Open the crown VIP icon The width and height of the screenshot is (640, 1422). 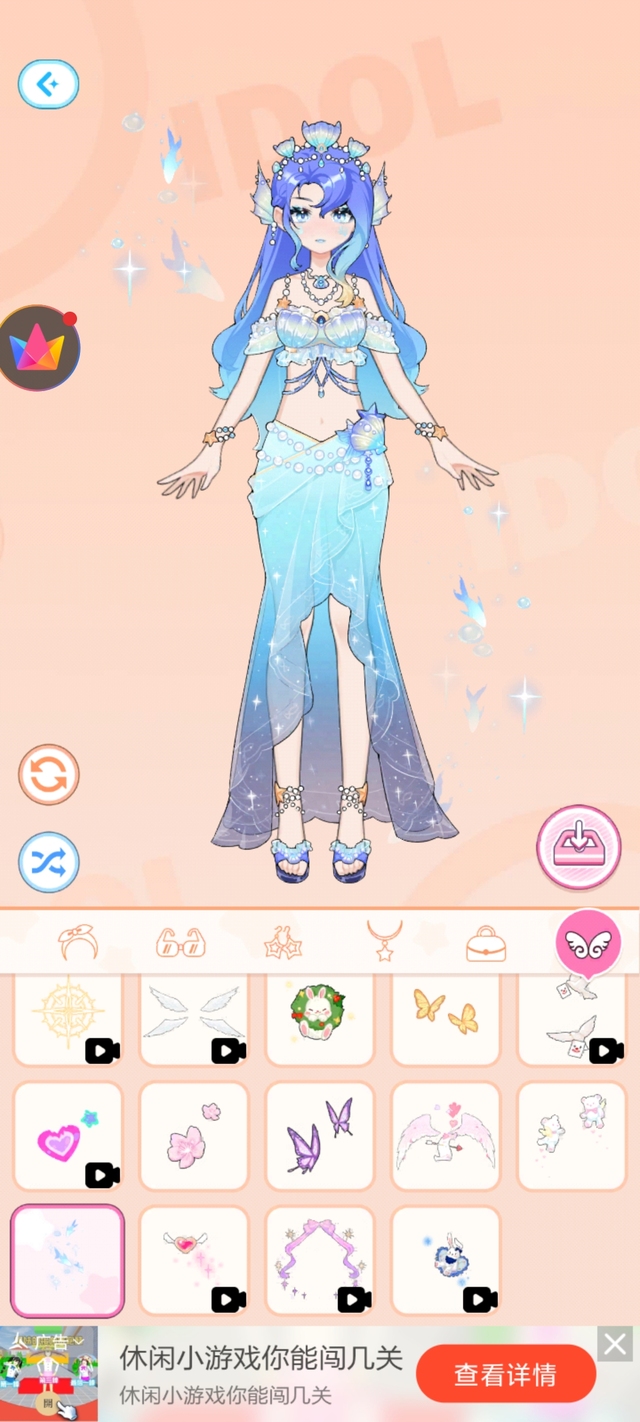tap(40, 349)
